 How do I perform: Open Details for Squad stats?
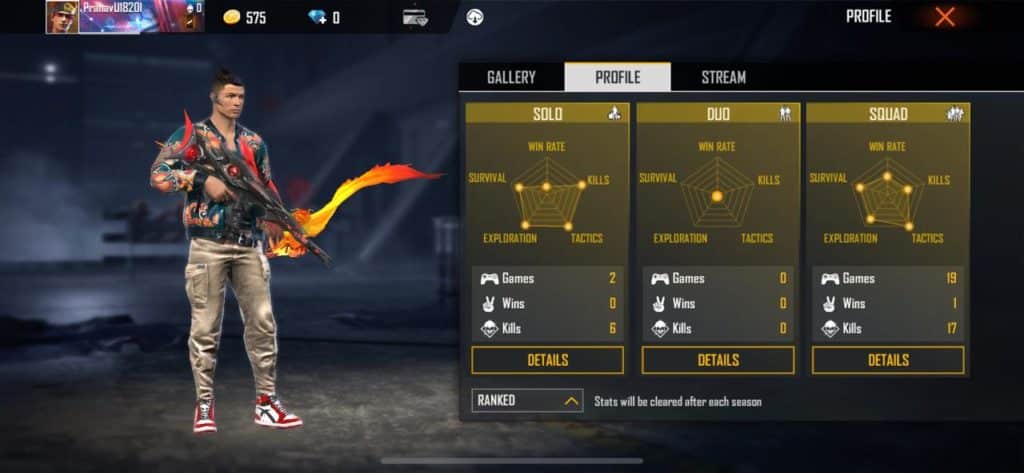click(888, 360)
